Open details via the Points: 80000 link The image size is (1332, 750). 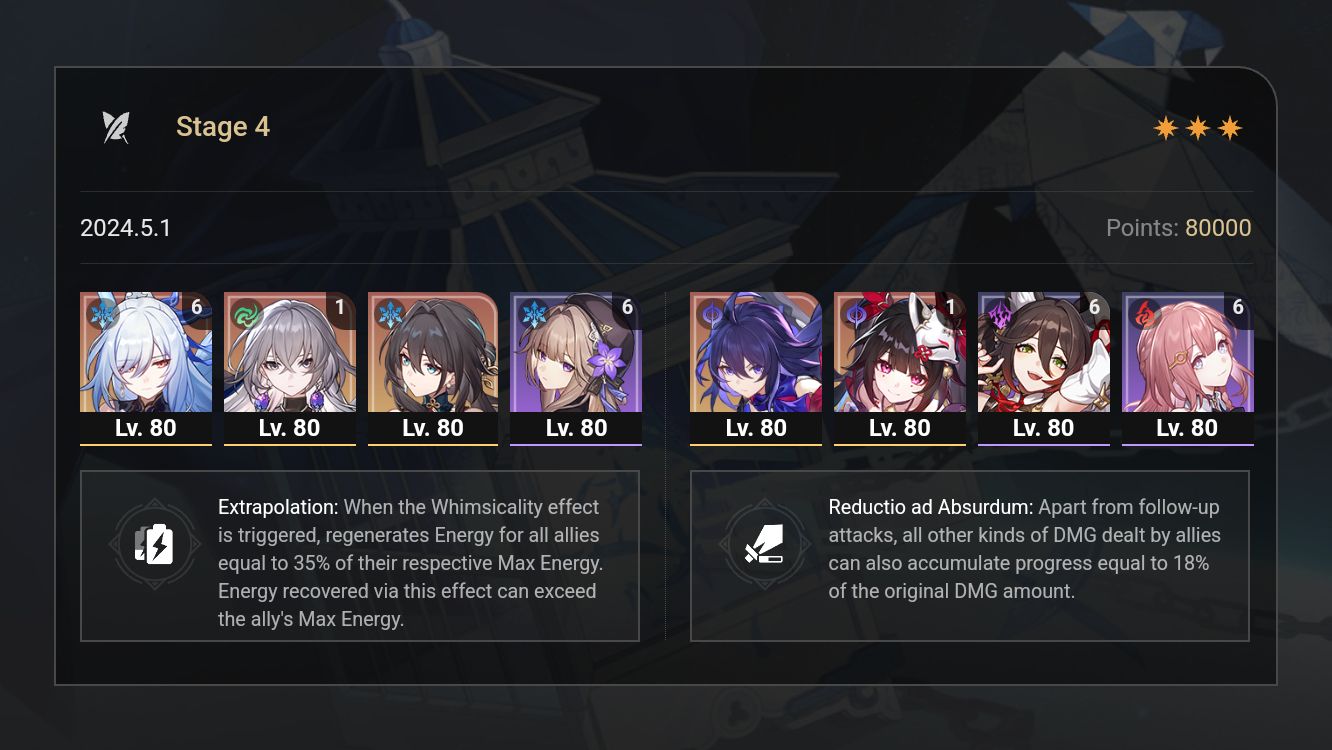(1178, 228)
